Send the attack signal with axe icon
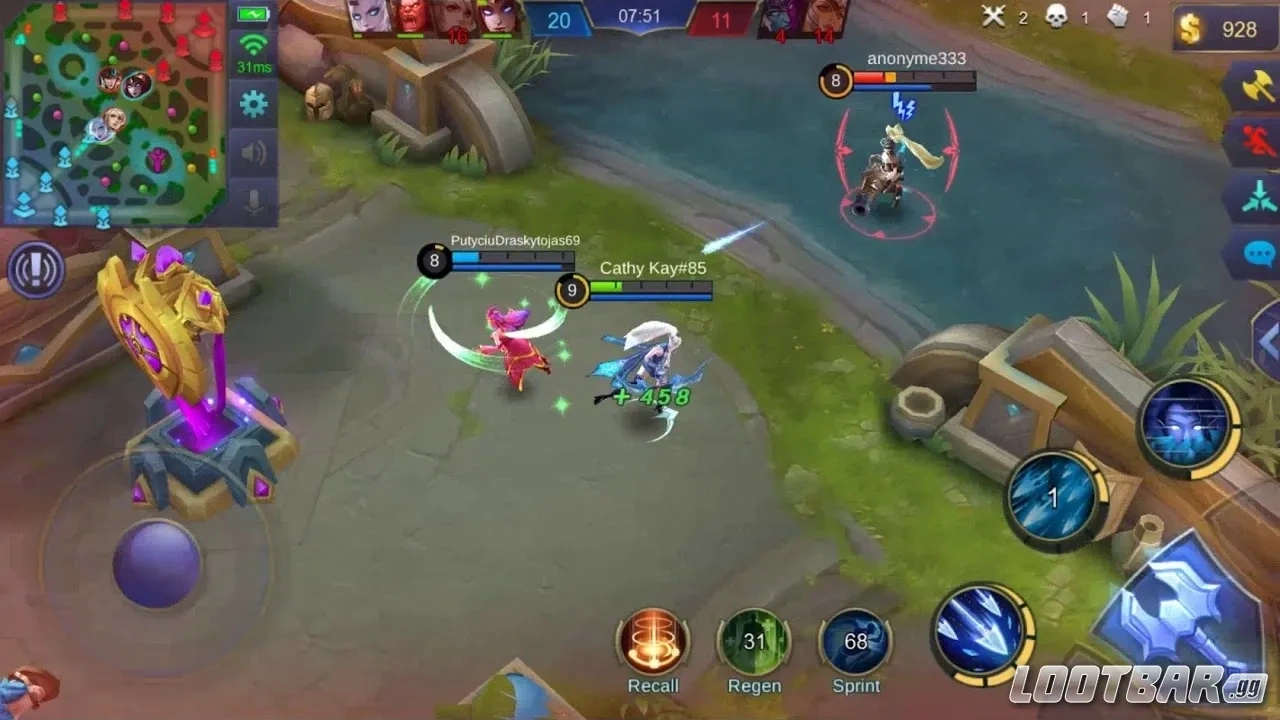The width and height of the screenshot is (1280, 720). tap(1252, 89)
